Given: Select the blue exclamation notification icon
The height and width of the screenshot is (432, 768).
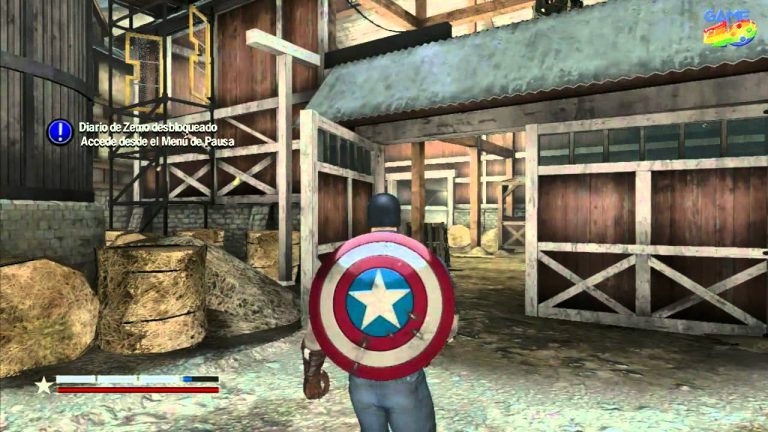Looking at the screenshot, I should (x=59, y=130).
